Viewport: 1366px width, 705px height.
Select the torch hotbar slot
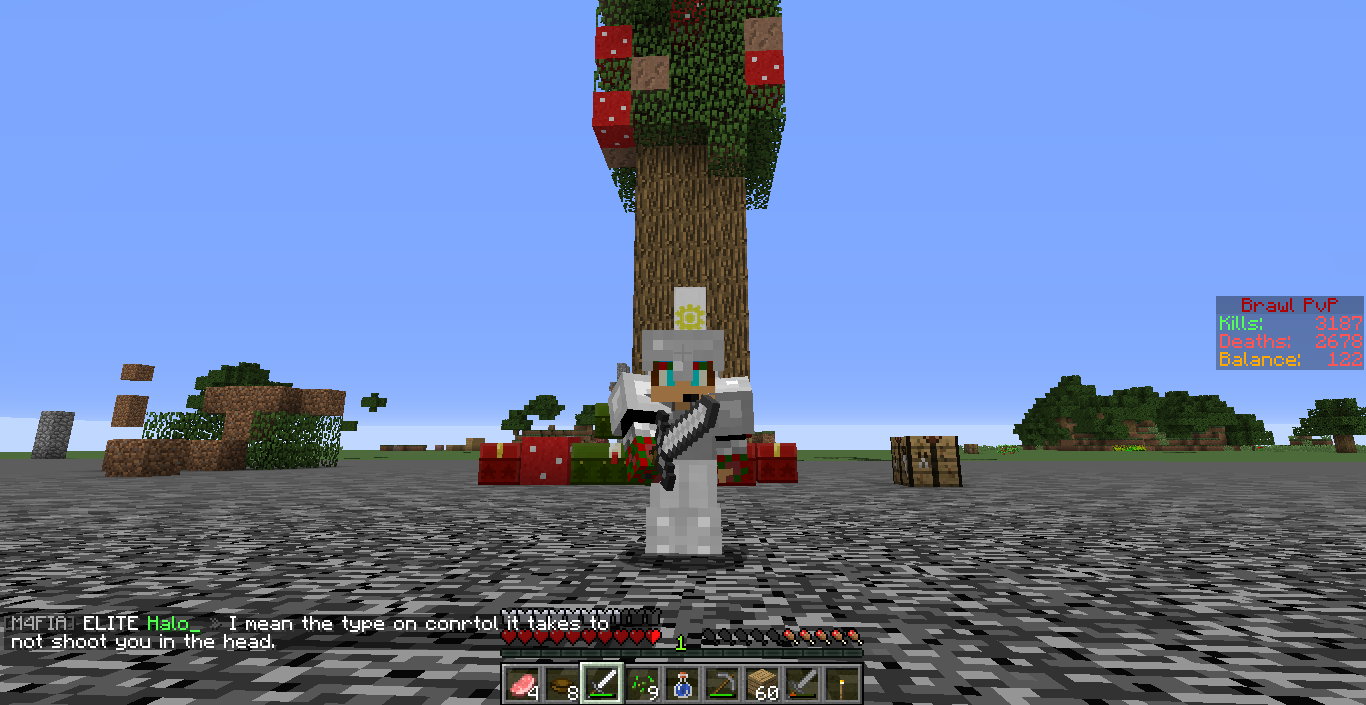coord(841,684)
